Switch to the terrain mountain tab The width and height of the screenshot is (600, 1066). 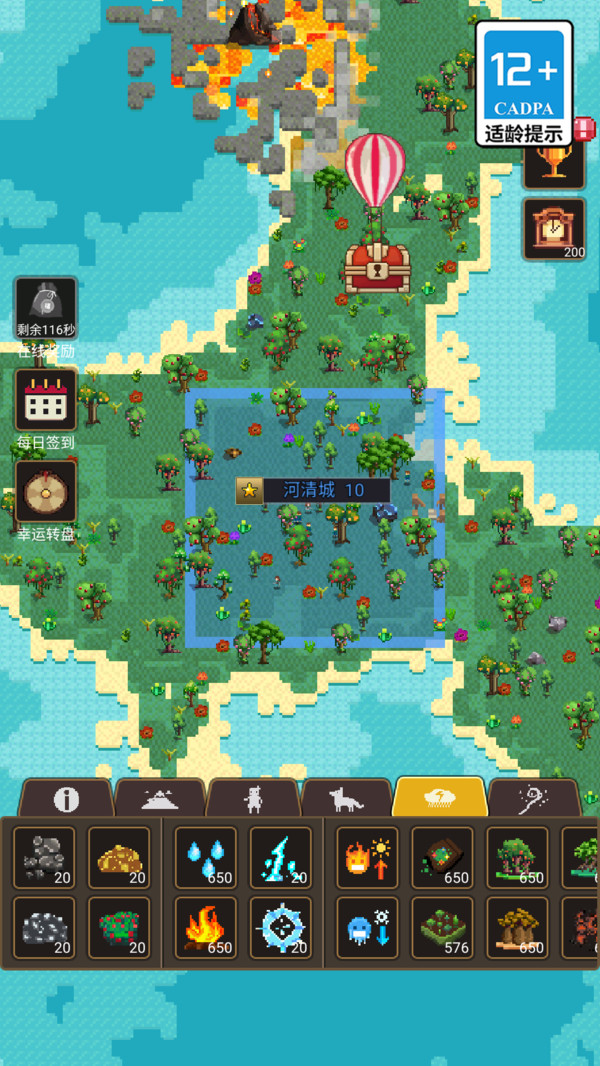(160, 798)
